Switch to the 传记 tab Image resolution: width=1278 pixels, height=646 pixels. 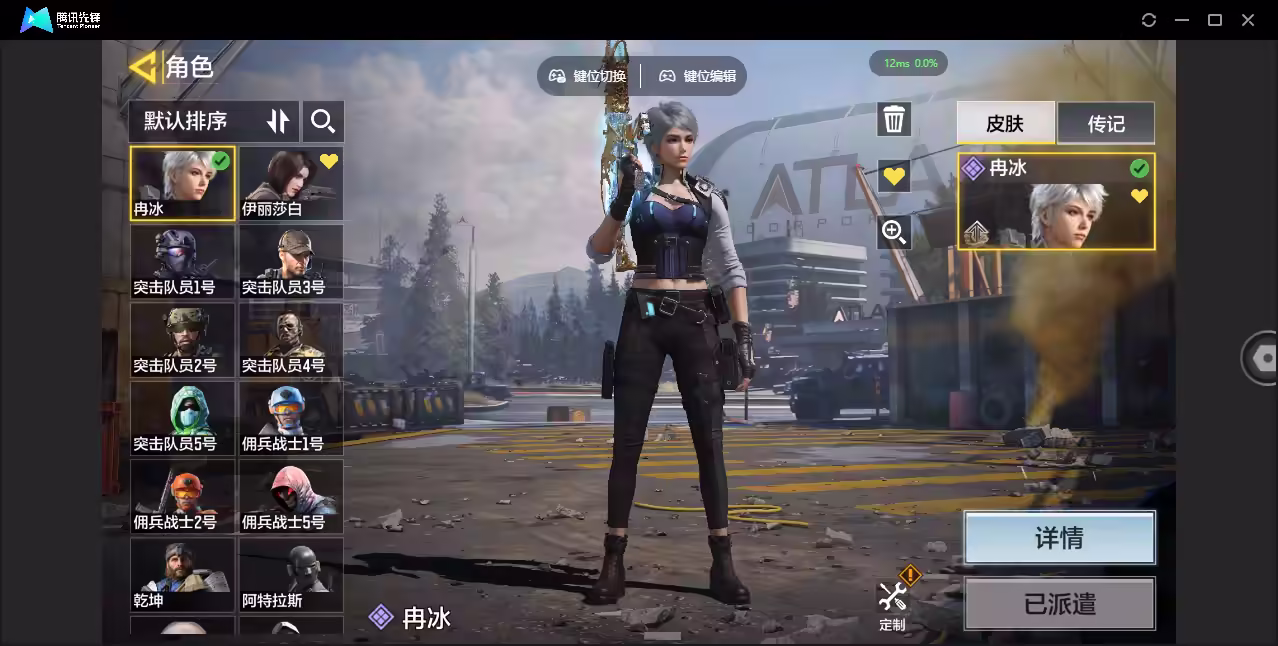pos(1106,123)
